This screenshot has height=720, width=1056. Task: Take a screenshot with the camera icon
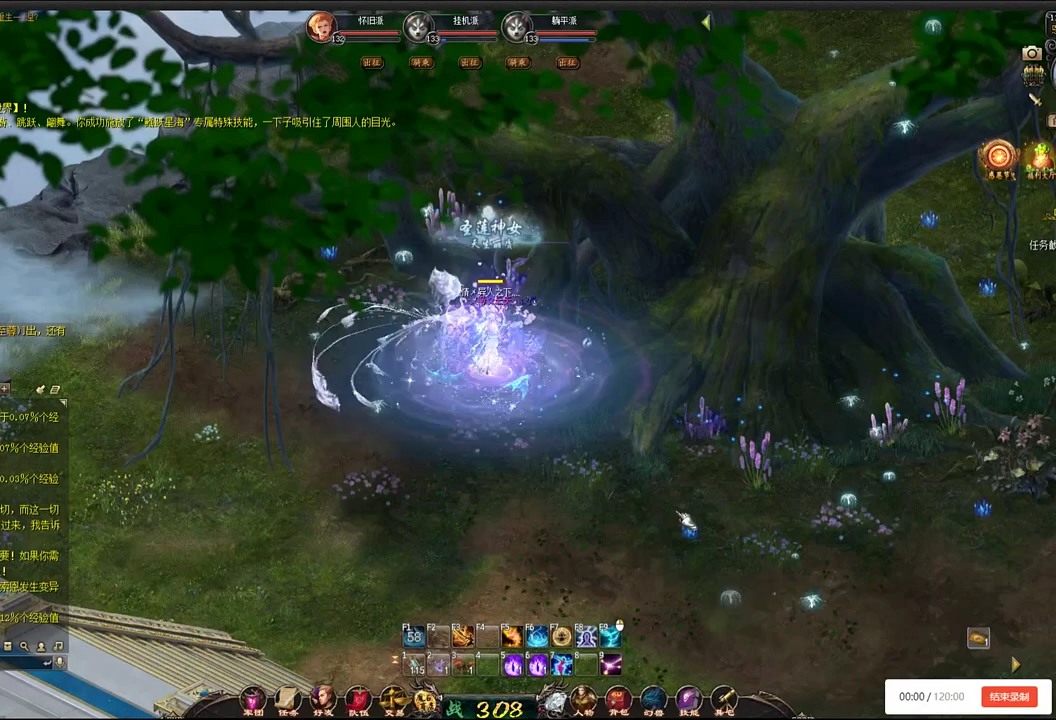[x=1032, y=53]
